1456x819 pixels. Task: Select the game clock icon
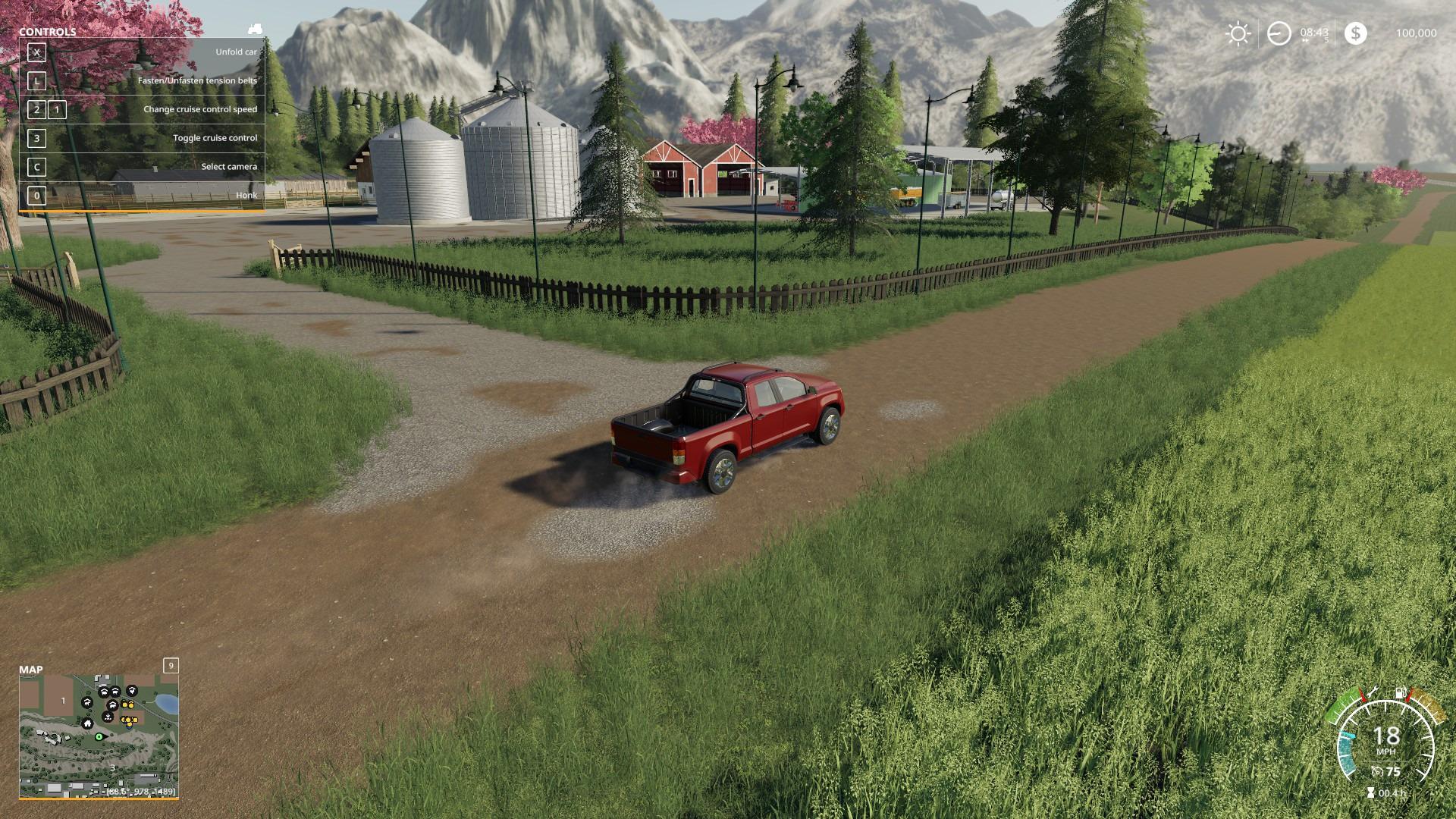coord(1279,33)
